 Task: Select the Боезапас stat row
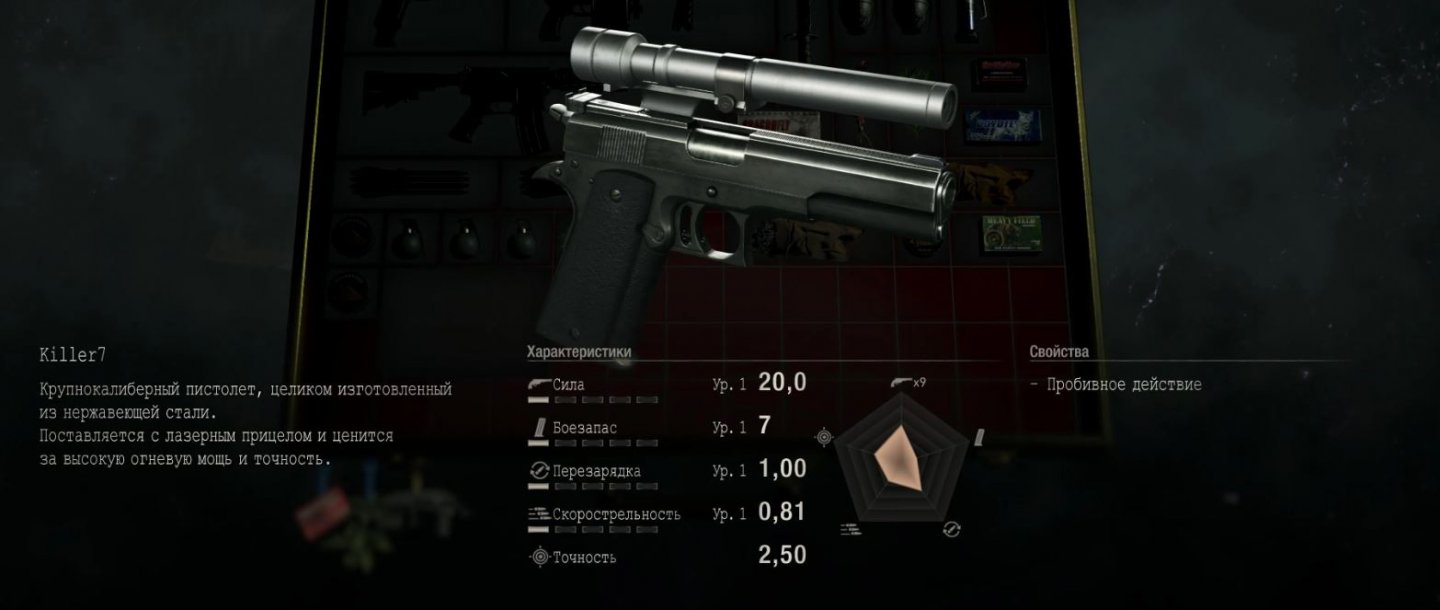[665, 428]
